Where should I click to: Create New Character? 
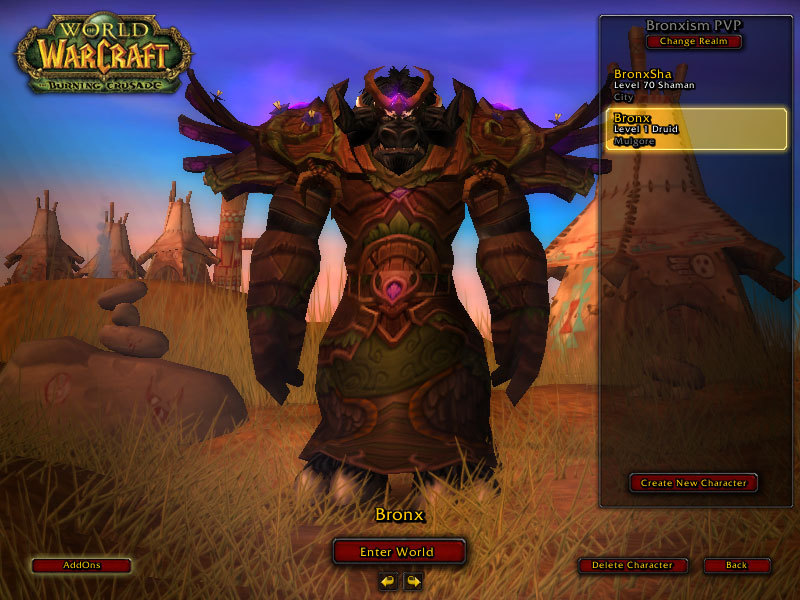tap(694, 483)
